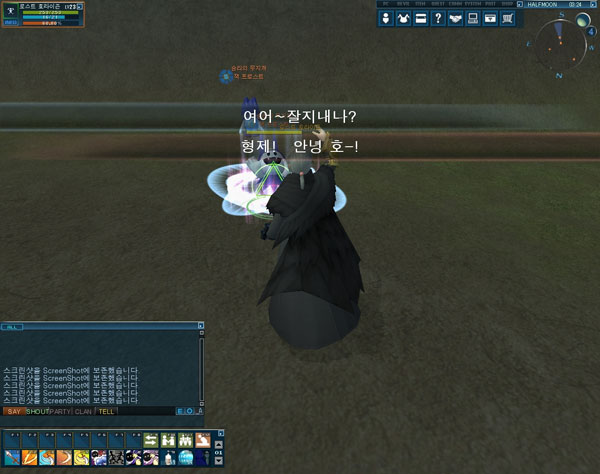Screen dimensions: 600x474
Task: Click the green swap arrows action button
Action: point(150,440)
